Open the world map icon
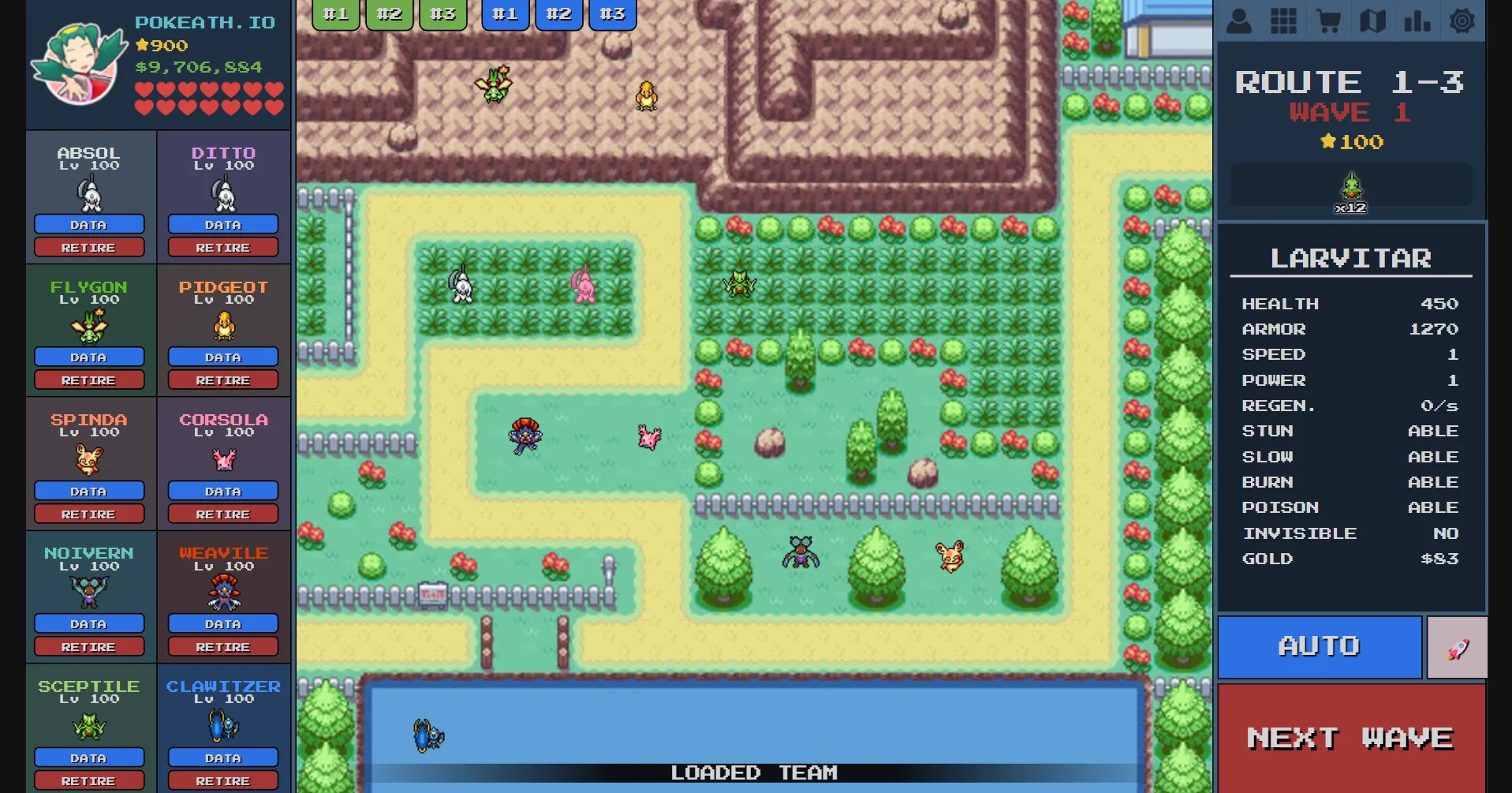Image resolution: width=1512 pixels, height=793 pixels. click(1372, 20)
